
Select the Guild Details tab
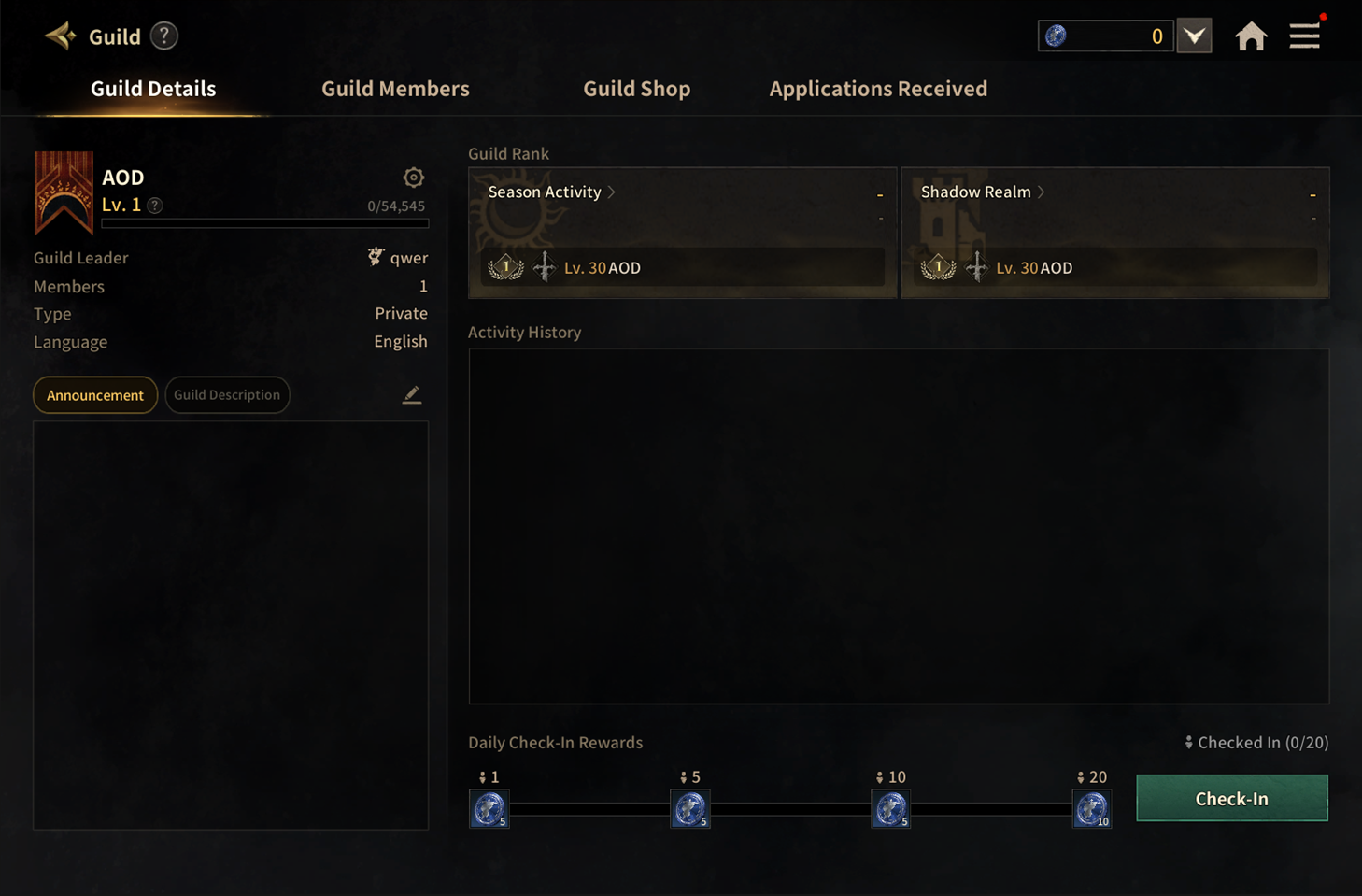point(153,89)
